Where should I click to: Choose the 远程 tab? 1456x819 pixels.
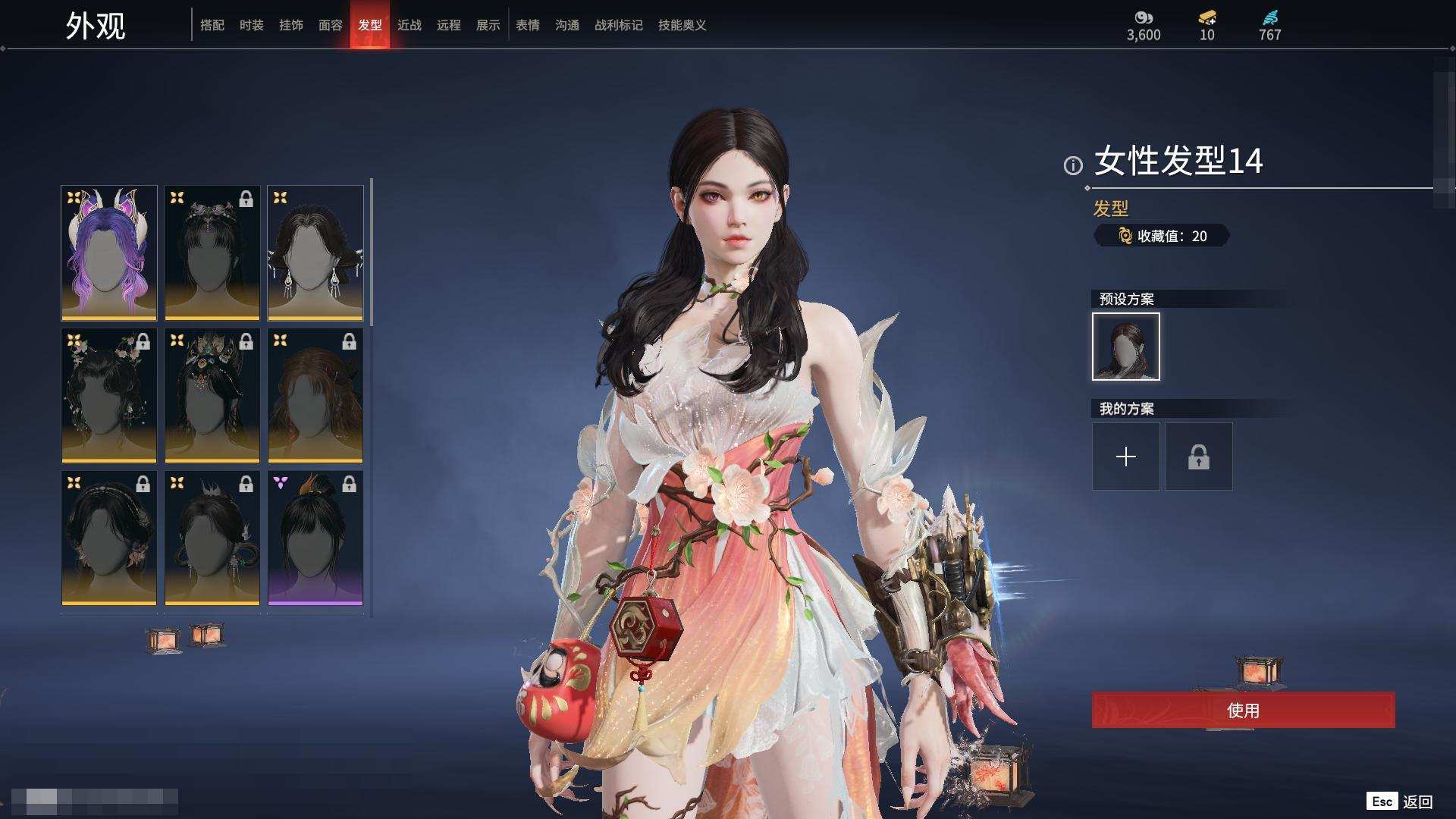click(x=449, y=25)
